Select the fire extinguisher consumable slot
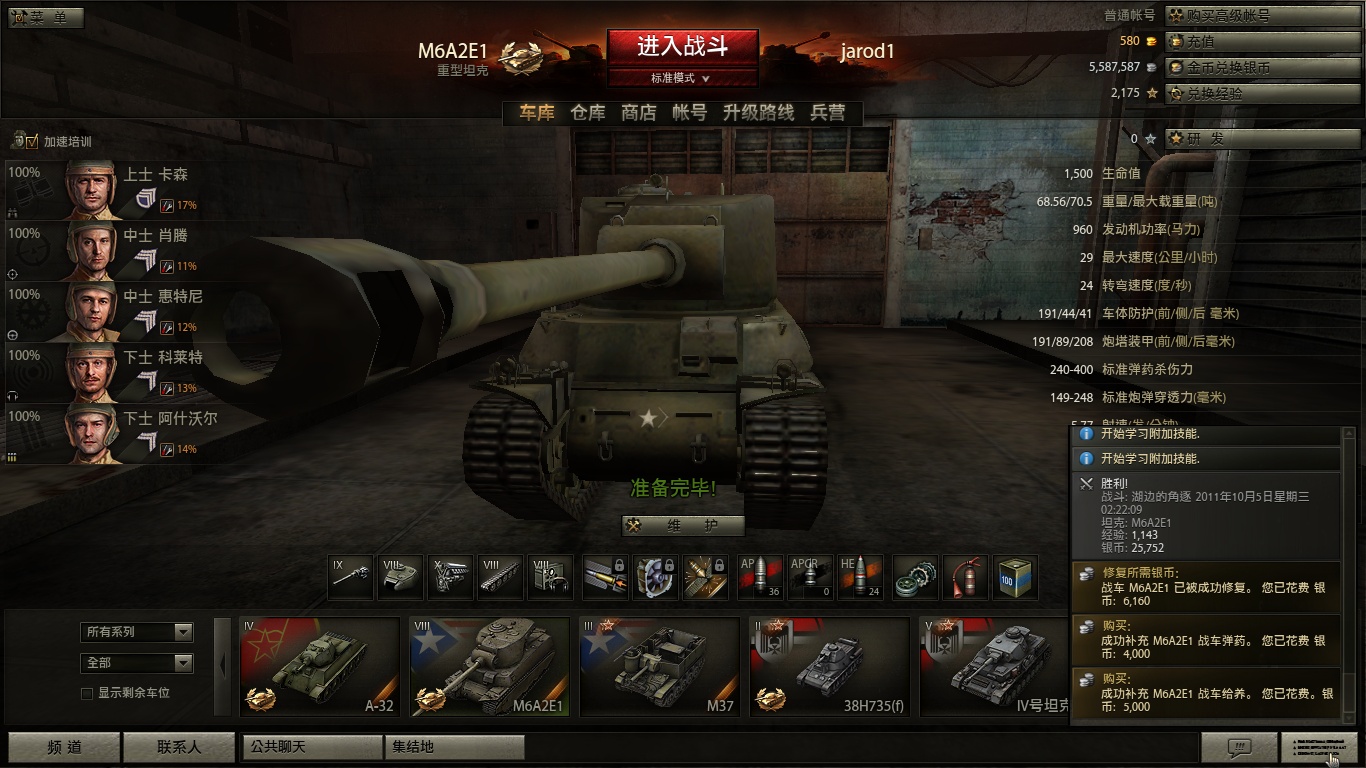This screenshot has height=768, width=1366. (x=965, y=578)
